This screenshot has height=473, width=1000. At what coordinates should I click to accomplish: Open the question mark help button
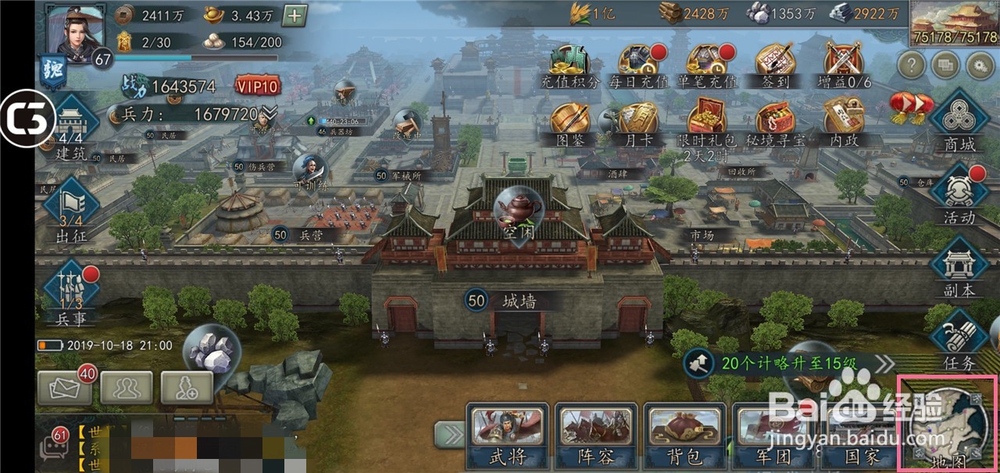[x=910, y=65]
